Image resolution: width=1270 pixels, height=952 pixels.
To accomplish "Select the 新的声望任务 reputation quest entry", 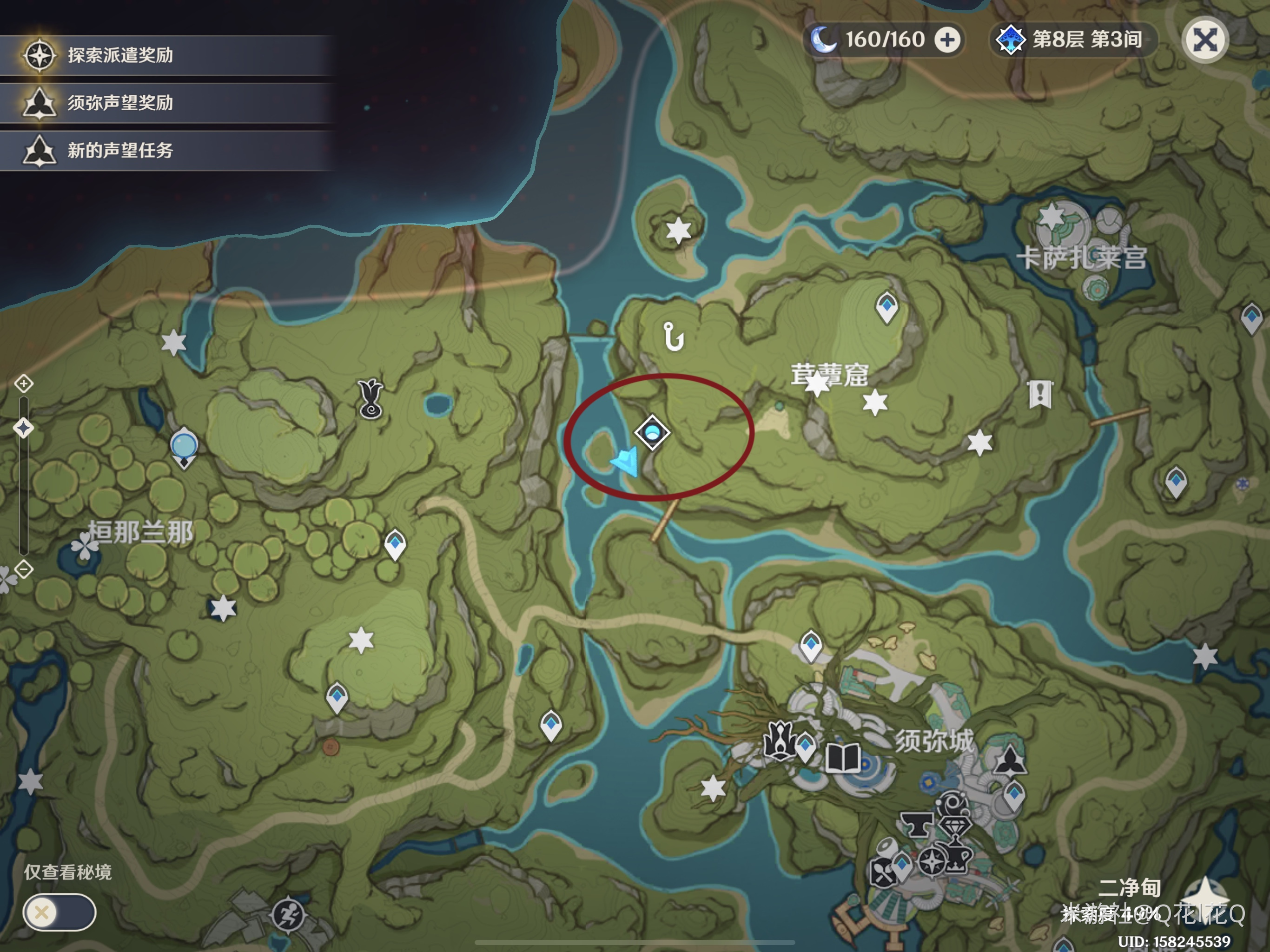I will 120,151.
